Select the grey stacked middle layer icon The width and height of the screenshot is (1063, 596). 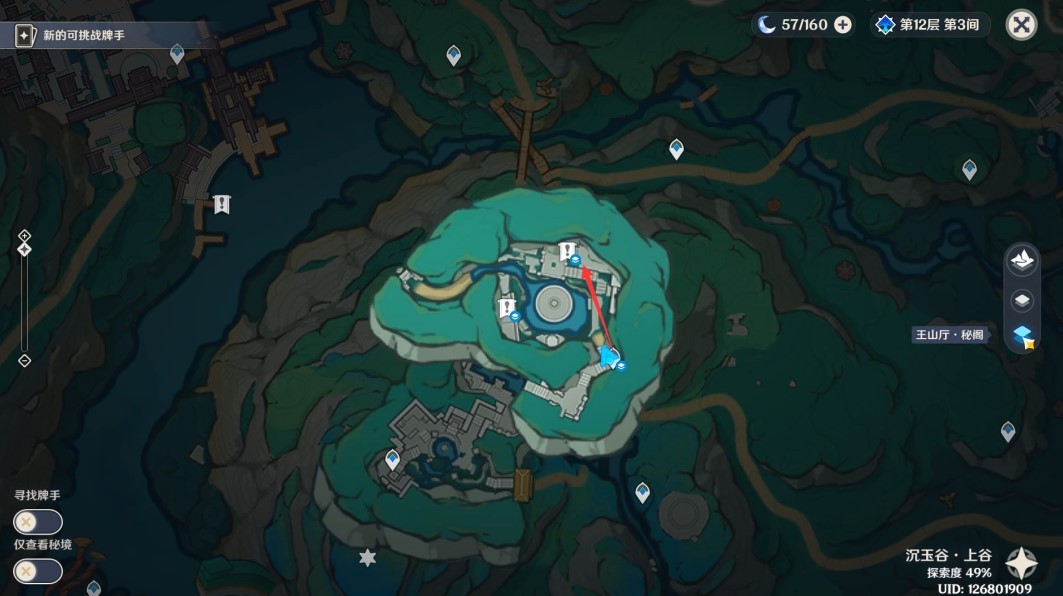point(1021,299)
